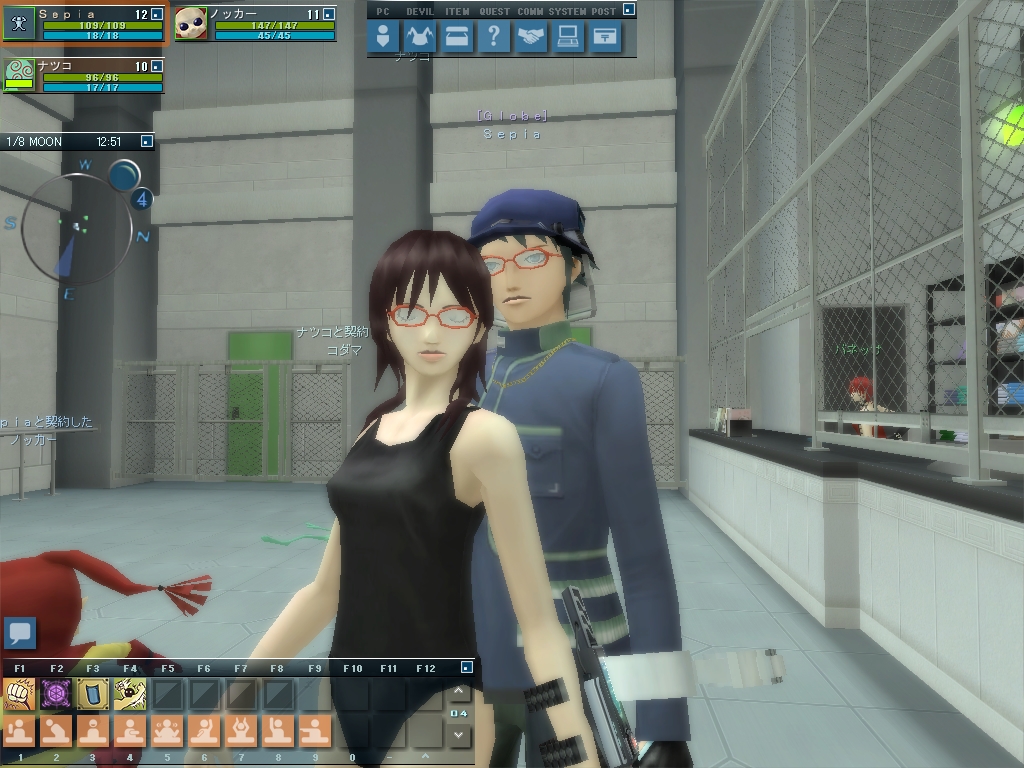Collapse the moon phase clock panel
The width and height of the screenshot is (1024, 768).
tap(147, 142)
